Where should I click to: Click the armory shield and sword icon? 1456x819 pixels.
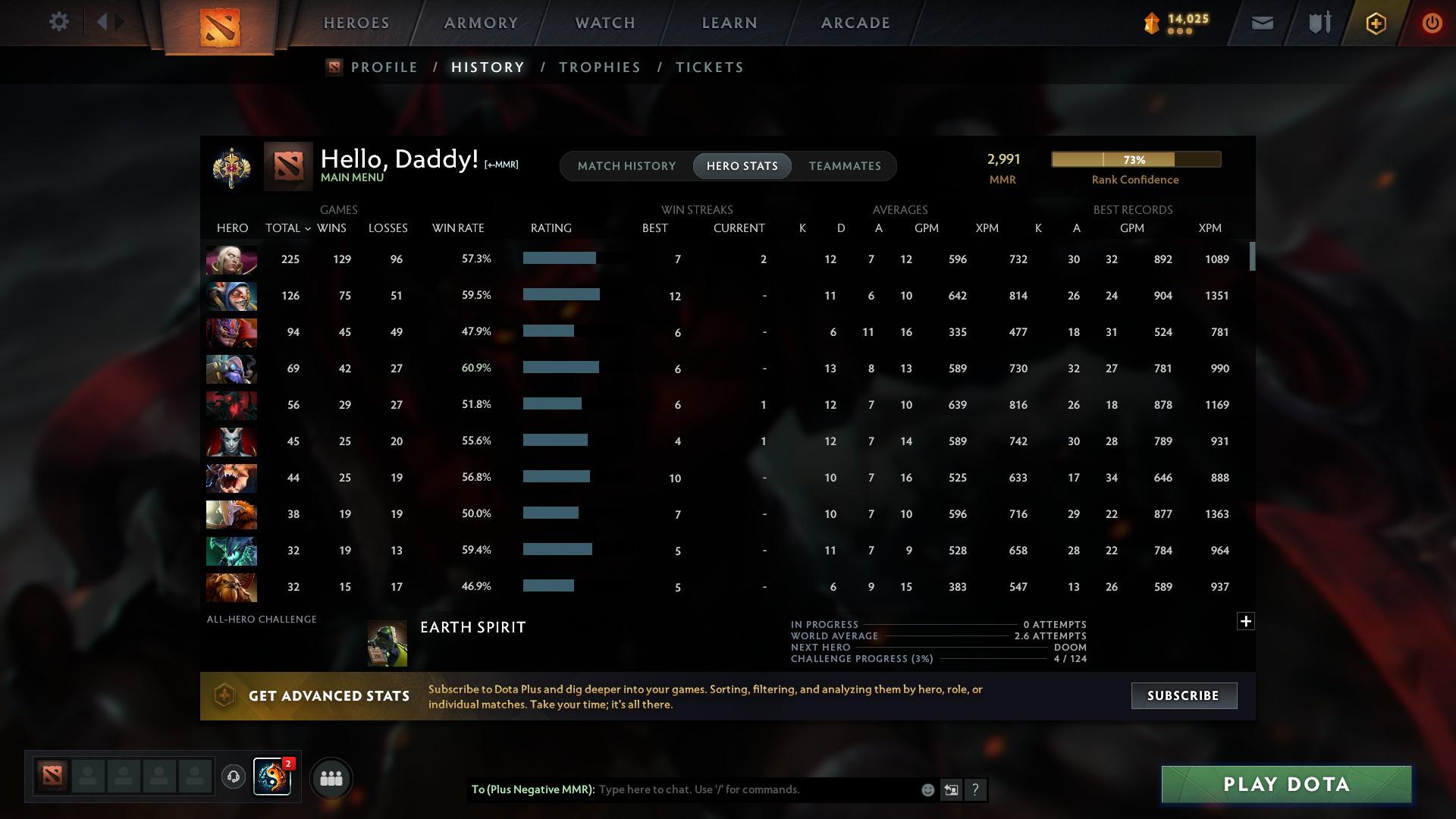click(1319, 22)
